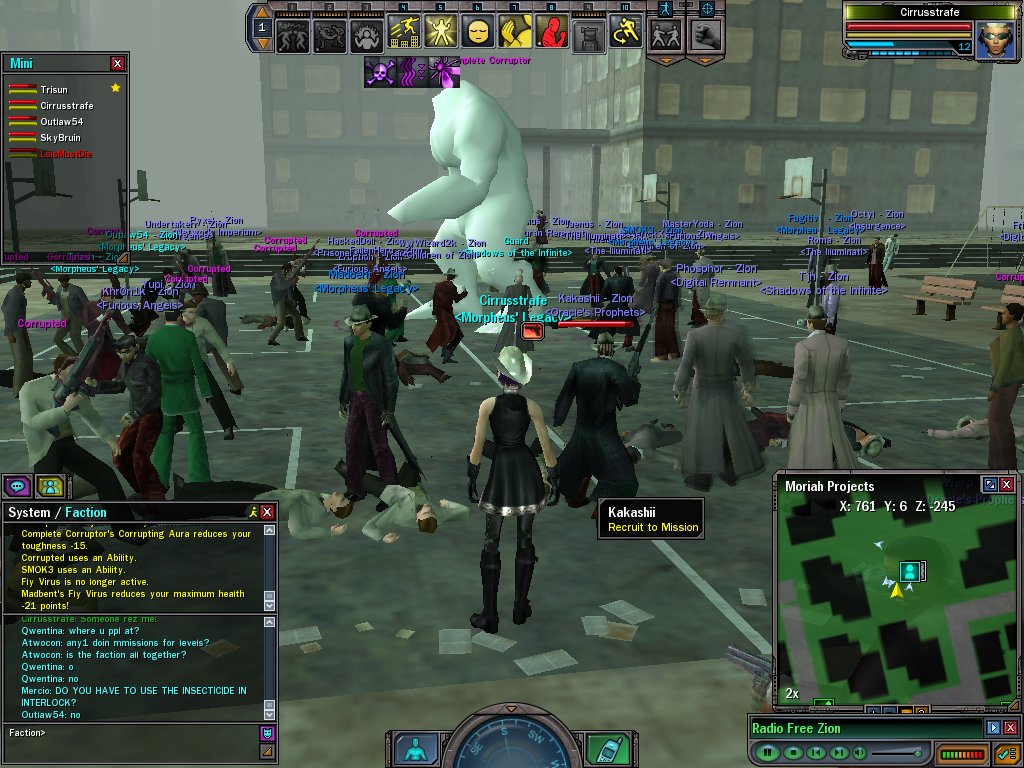Image resolution: width=1024 pixels, height=768 pixels.
Task: Select SkyBruin in the team list
Action: click(60, 138)
